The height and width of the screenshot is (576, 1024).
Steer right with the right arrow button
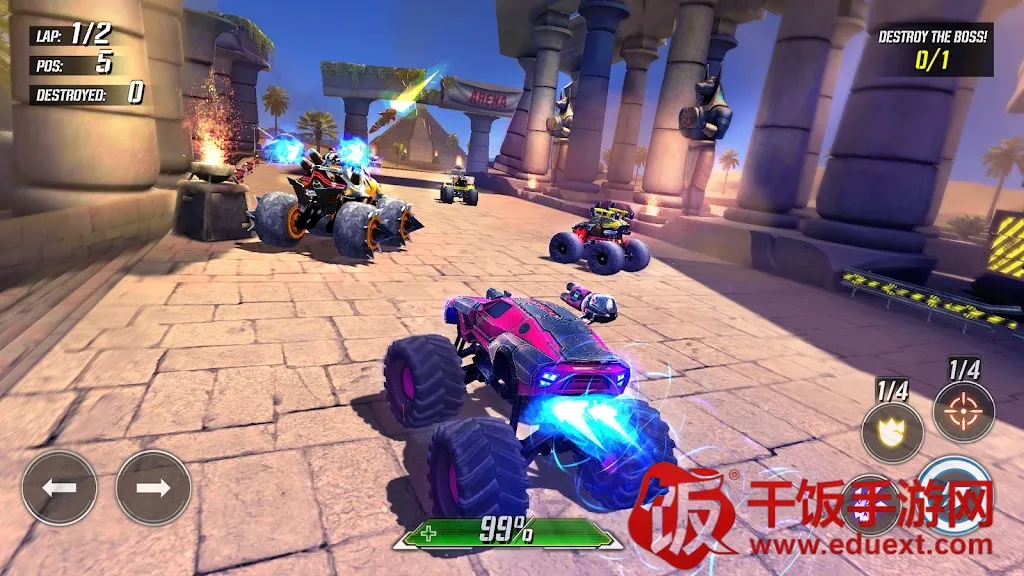tap(153, 488)
